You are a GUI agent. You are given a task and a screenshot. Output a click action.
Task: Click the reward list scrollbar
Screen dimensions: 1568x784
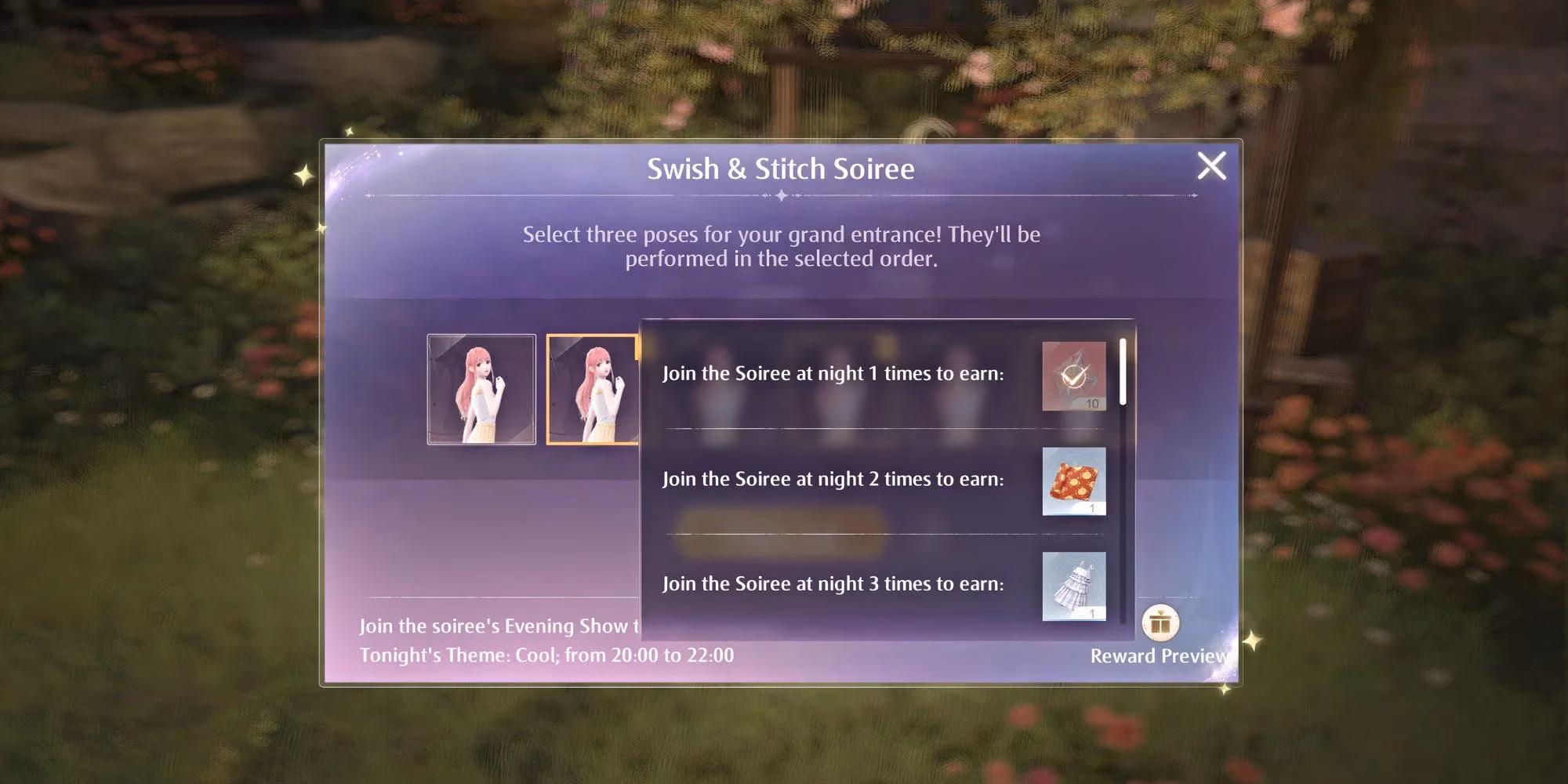point(1123,372)
